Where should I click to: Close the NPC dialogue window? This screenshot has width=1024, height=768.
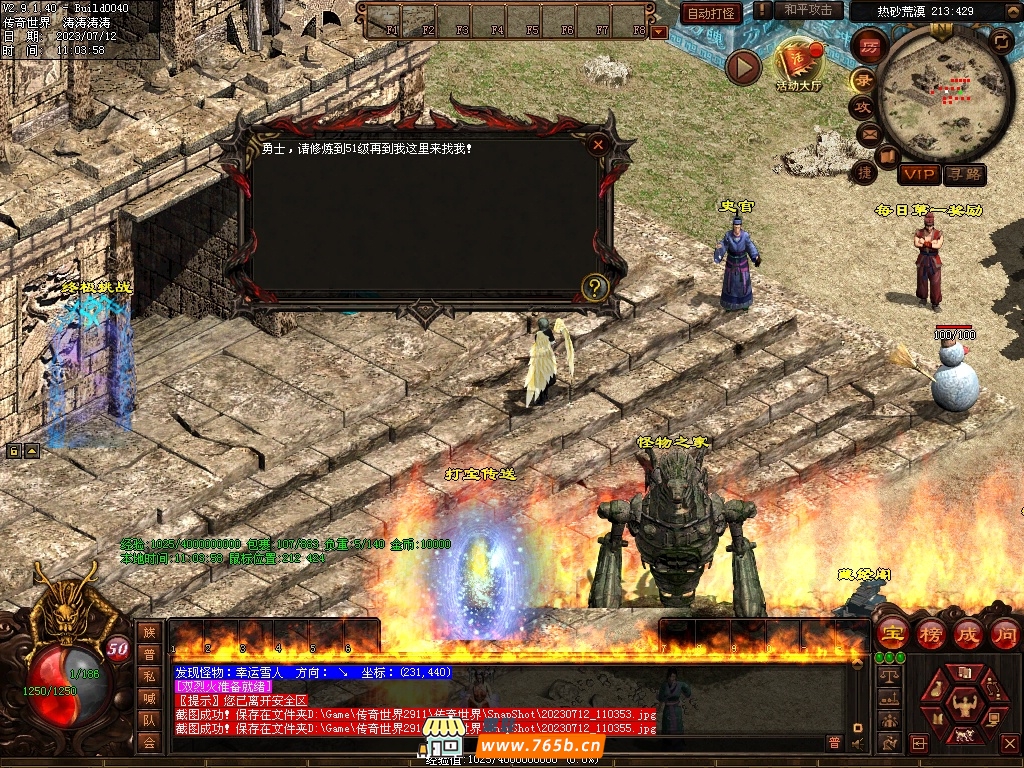click(x=598, y=145)
